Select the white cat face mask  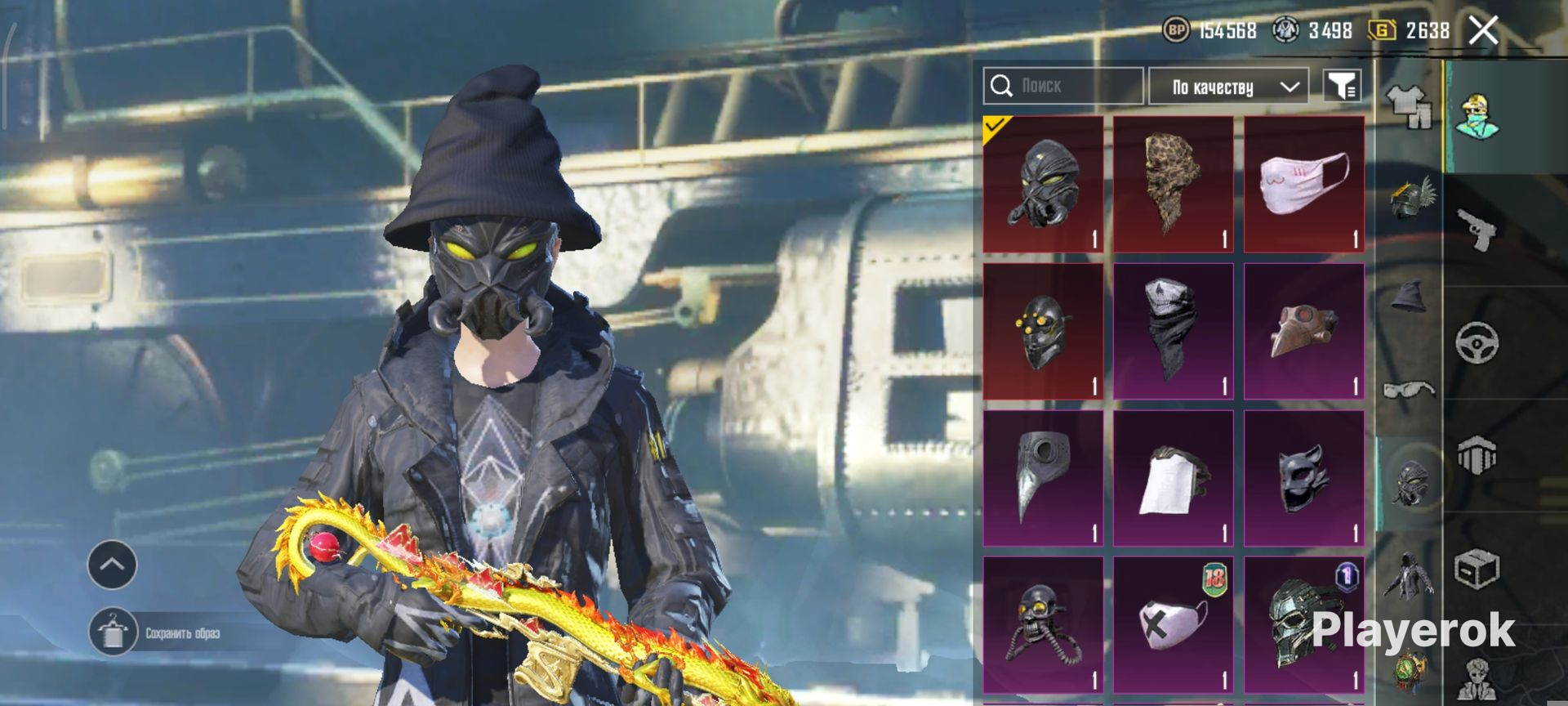pyautogui.click(x=1303, y=184)
